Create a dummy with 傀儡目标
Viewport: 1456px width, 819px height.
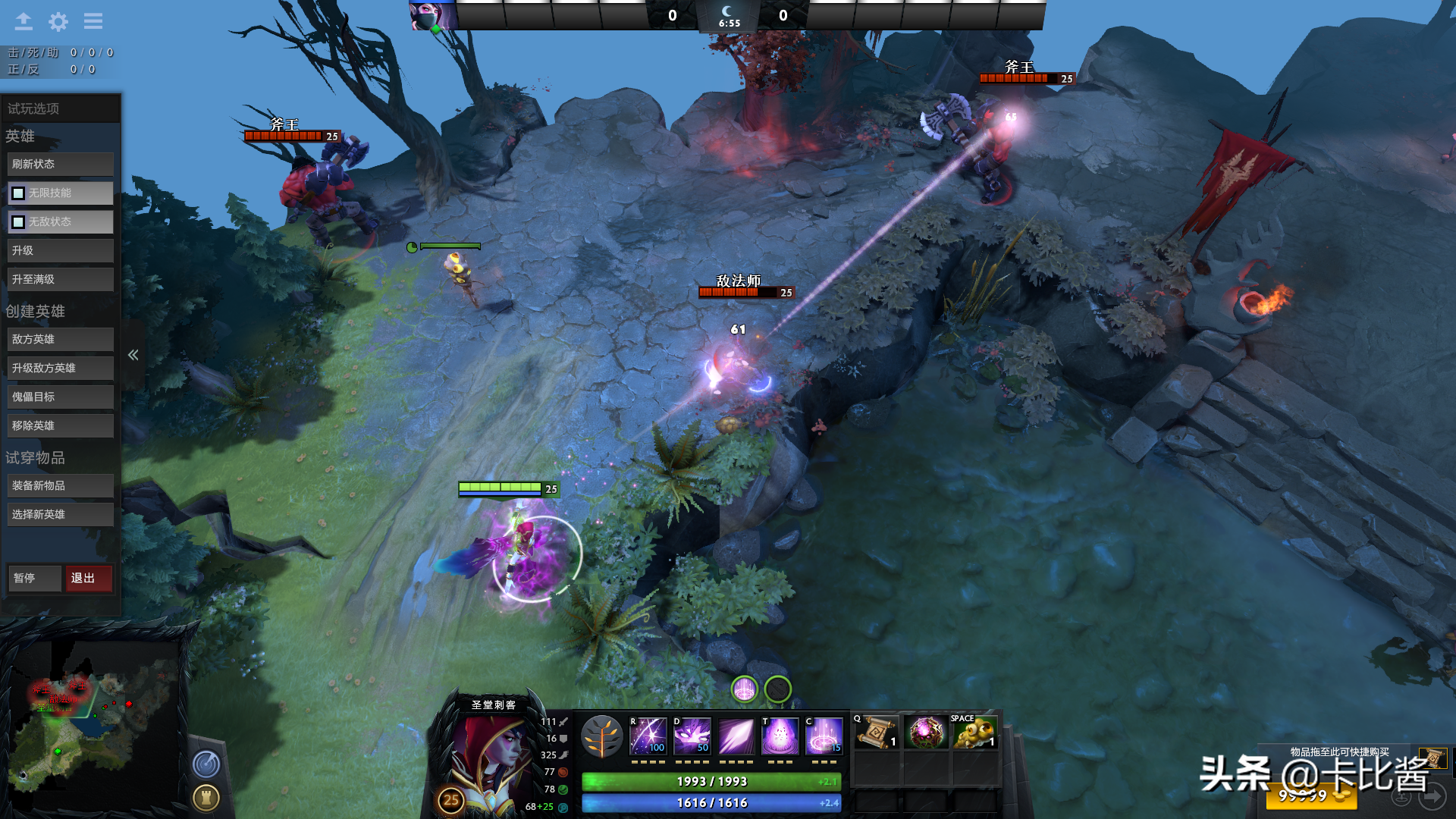pos(61,397)
